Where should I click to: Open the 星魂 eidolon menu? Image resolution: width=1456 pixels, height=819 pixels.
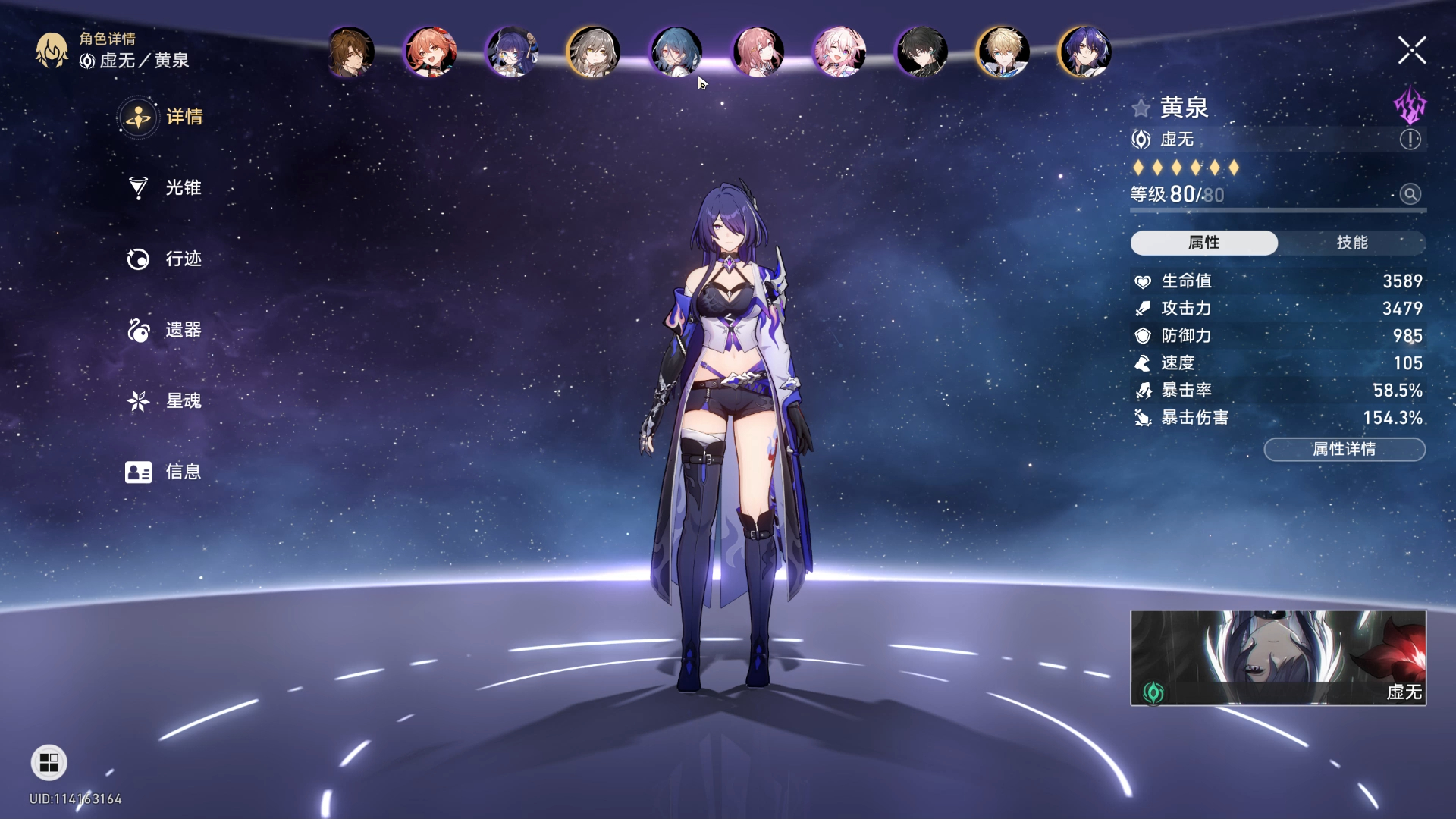tap(165, 400)
